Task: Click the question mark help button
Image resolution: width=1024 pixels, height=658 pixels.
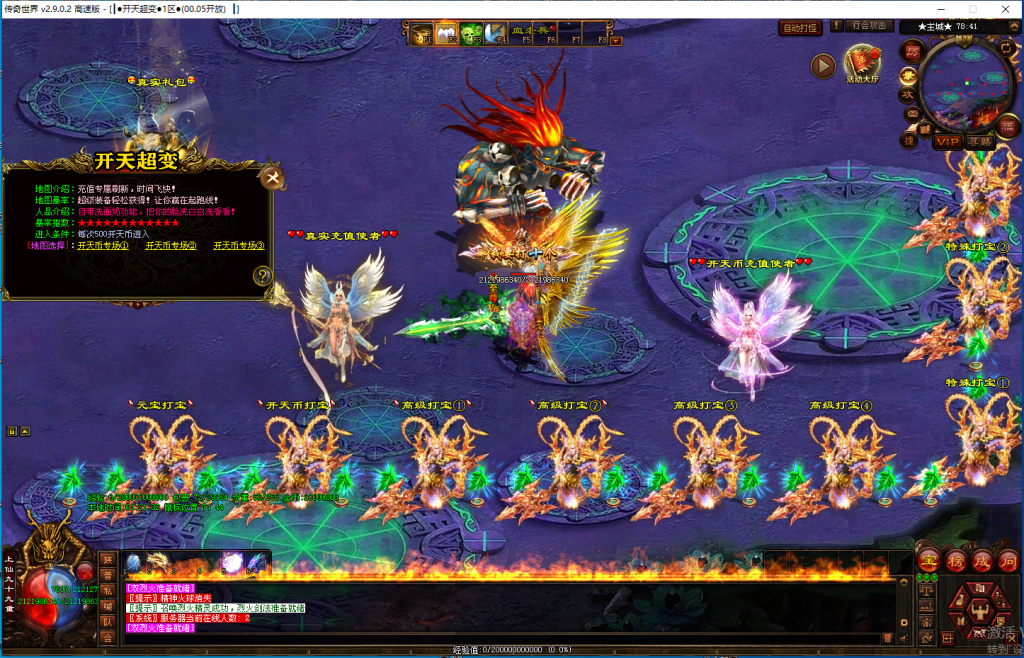Action: tap(262, 276)
